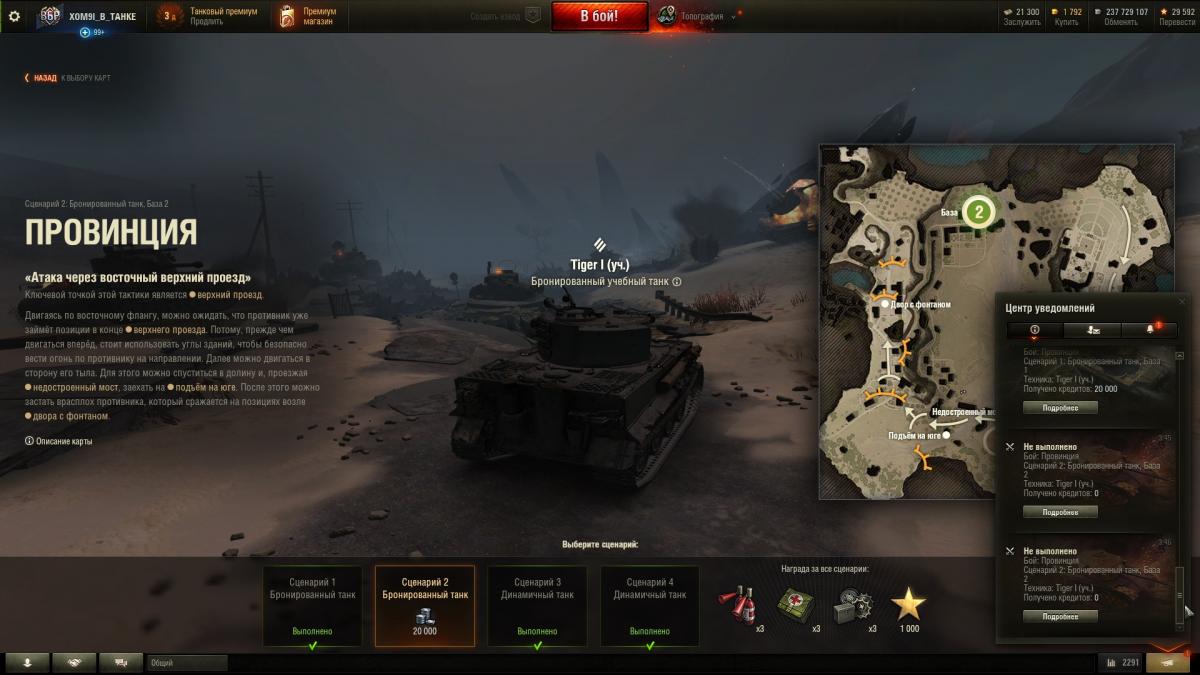The image size is (1200, 675).
Task: Open the Описание карты link
Action: click(63, 441)
